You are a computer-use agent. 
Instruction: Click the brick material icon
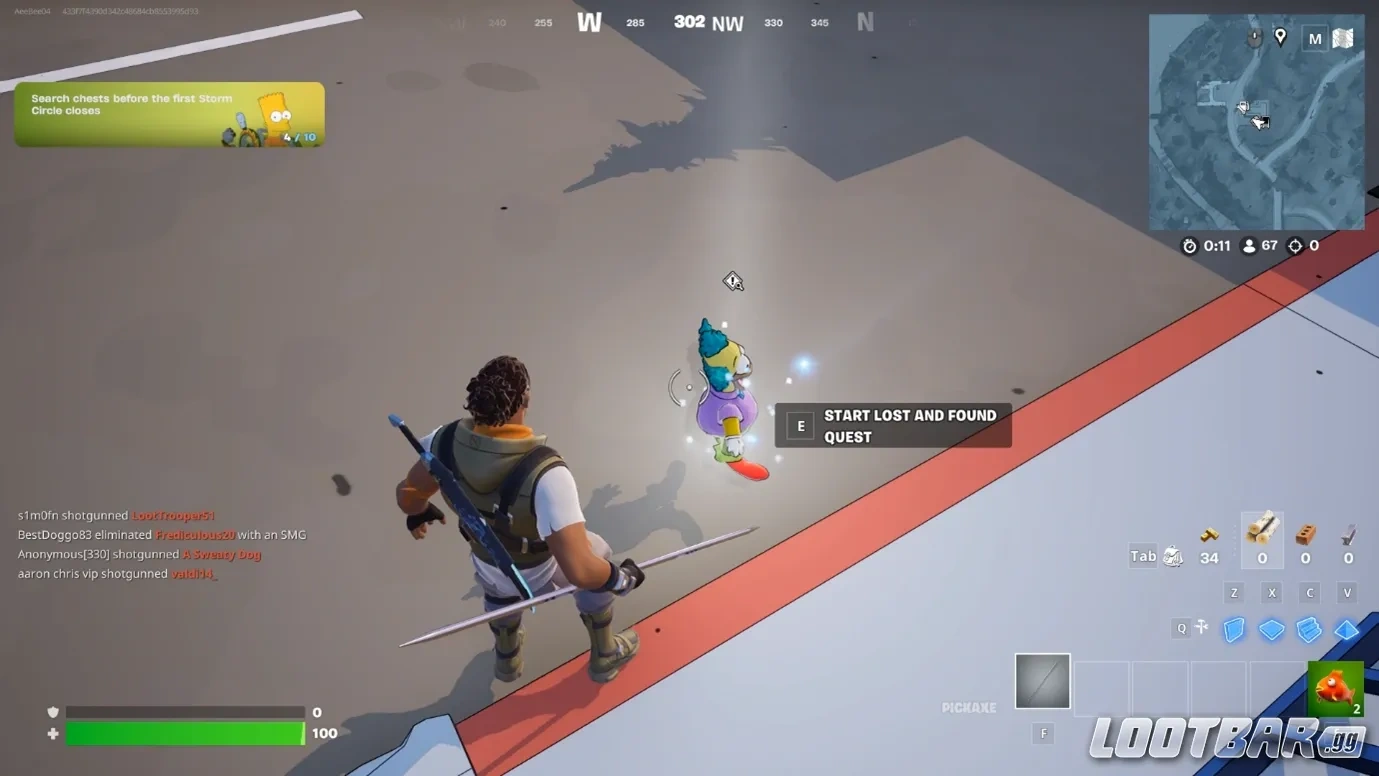tap(1305, 530)
